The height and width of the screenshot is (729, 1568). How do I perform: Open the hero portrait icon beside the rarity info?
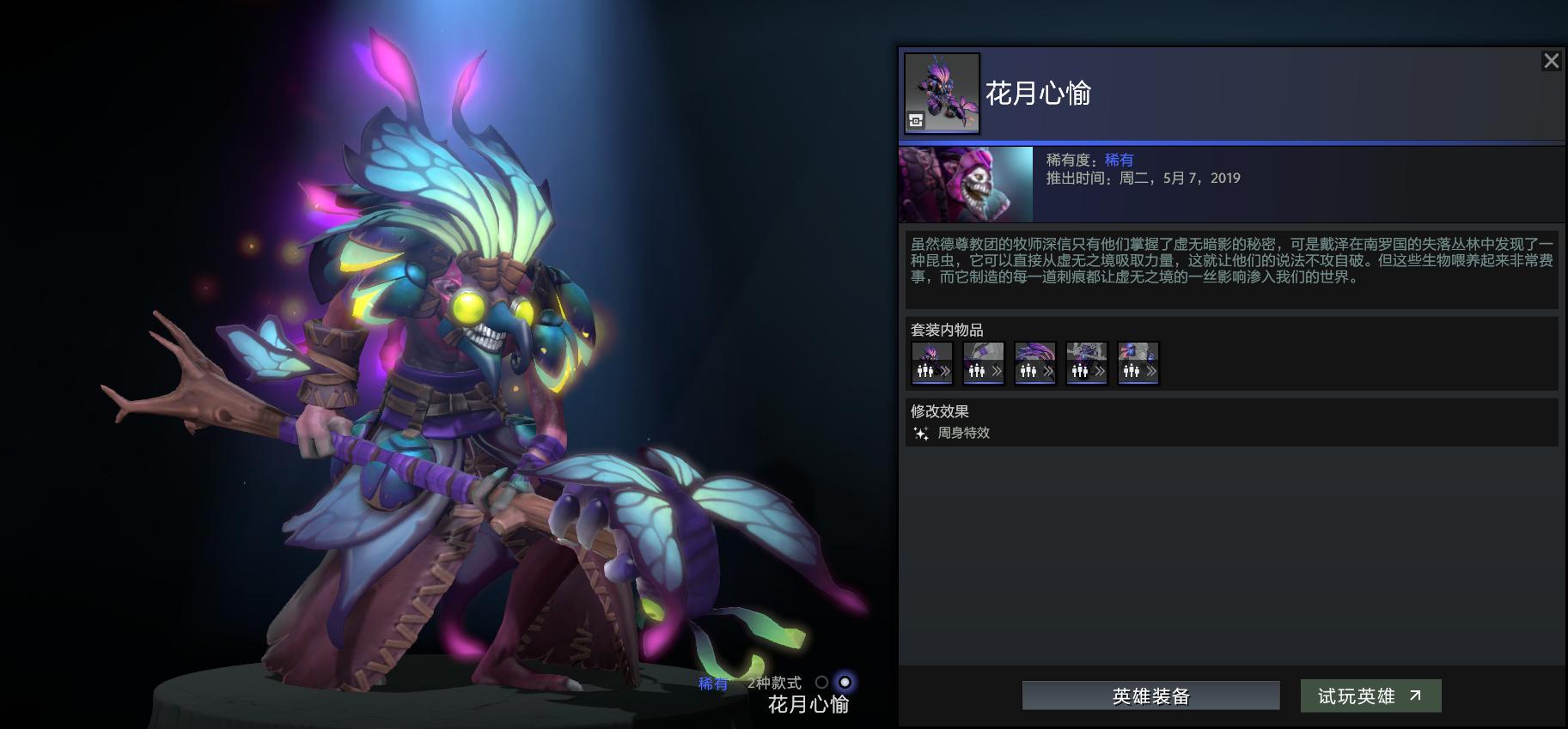(963, 182)
